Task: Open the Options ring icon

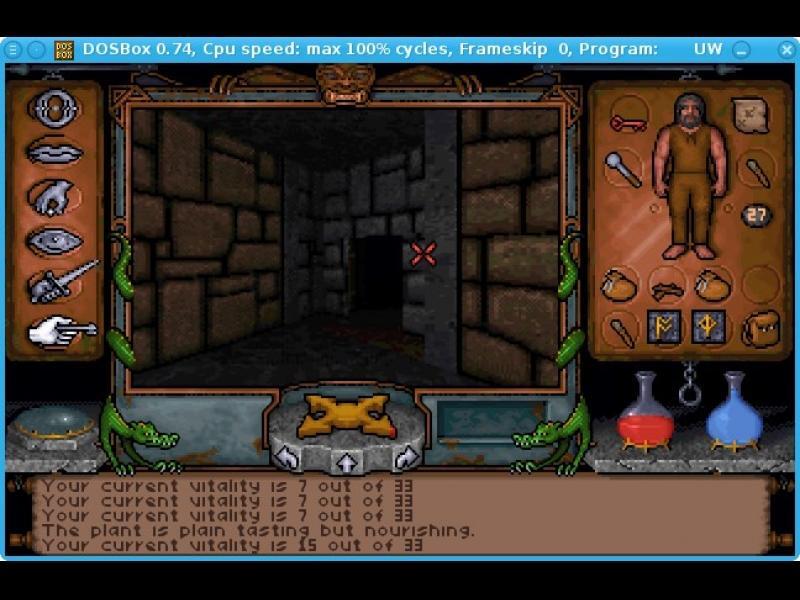Action: point(55,108)
